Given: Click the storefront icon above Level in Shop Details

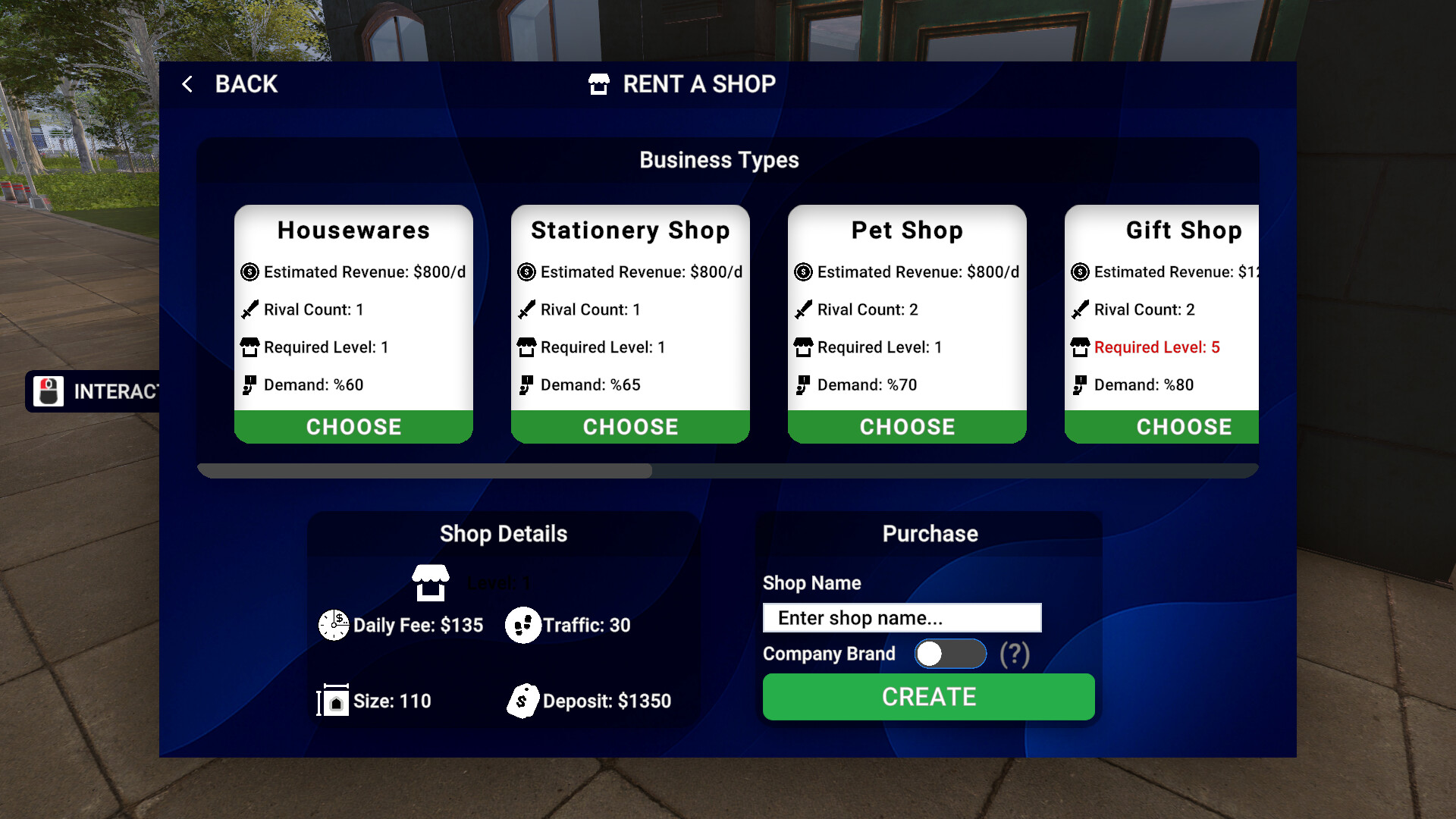Looking at the screenshot, I should 431,582.
